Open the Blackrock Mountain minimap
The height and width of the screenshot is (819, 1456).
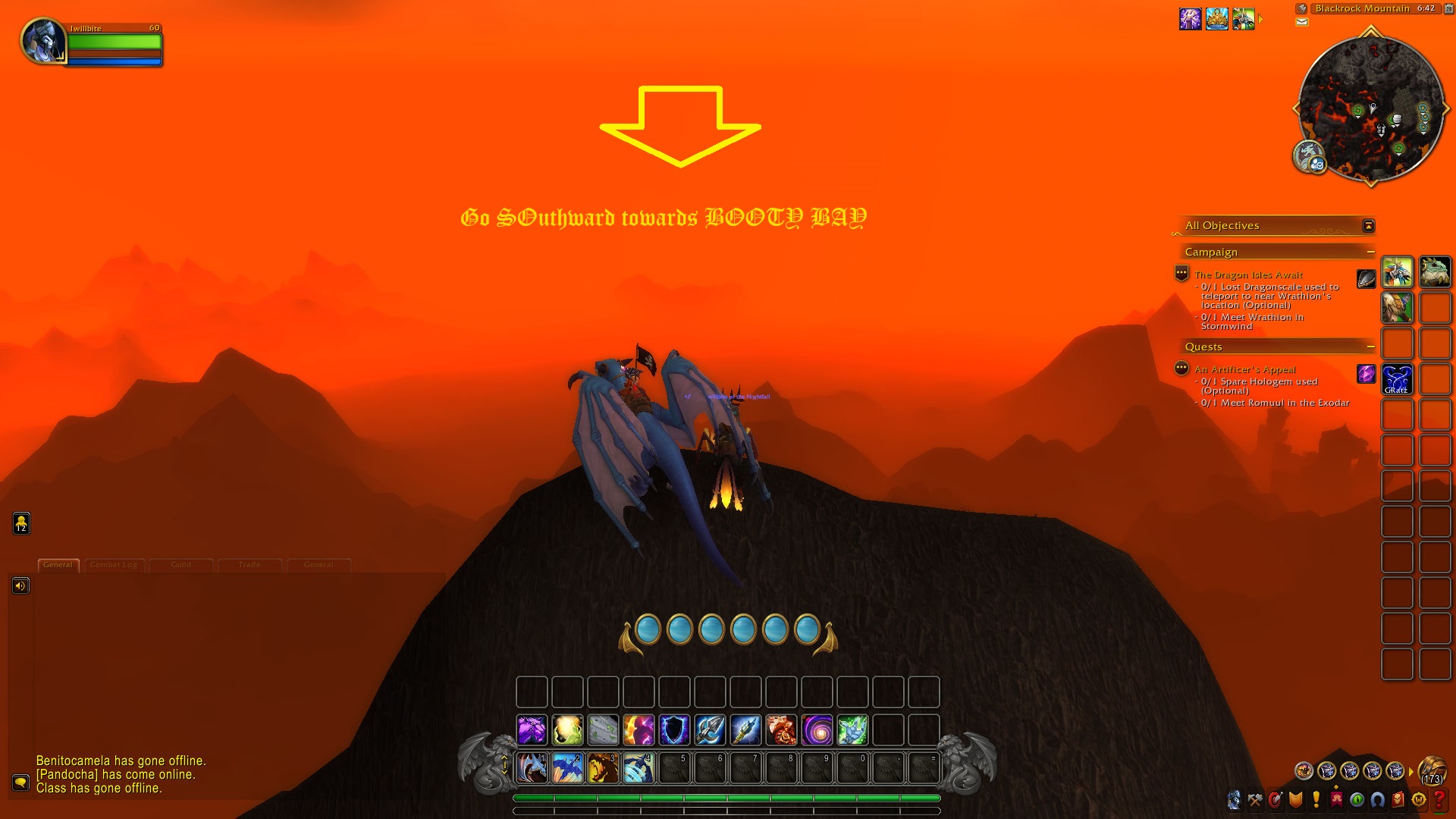click(1370, 108)
